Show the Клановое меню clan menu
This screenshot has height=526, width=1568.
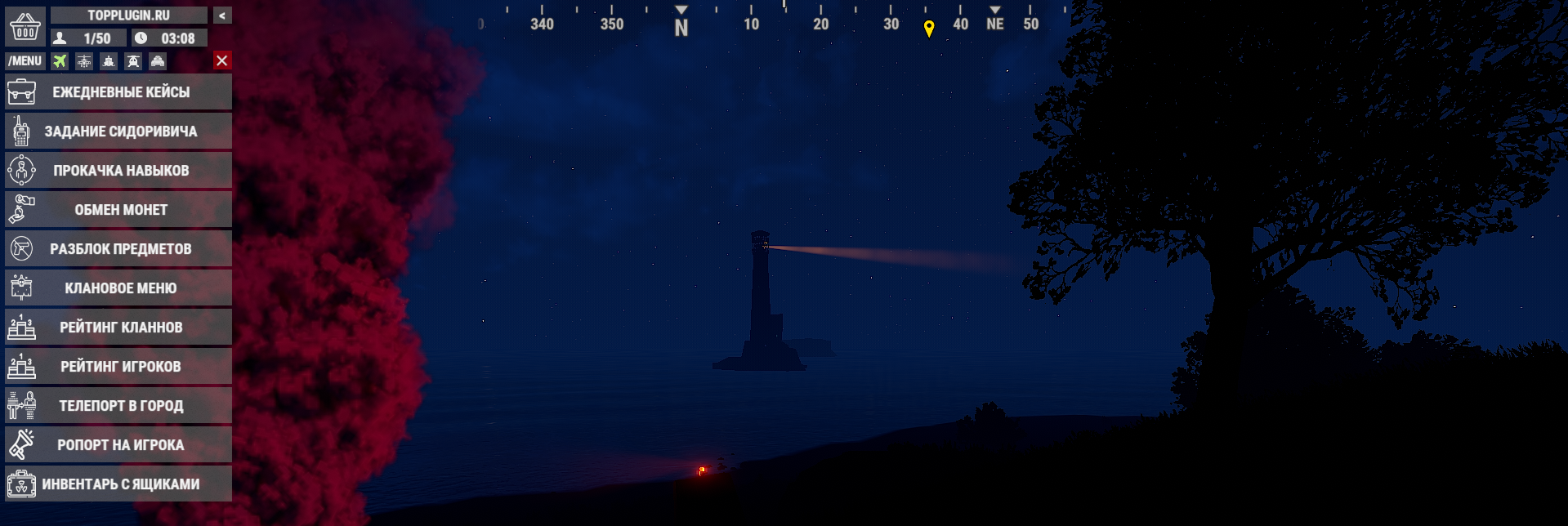(118, 288)
